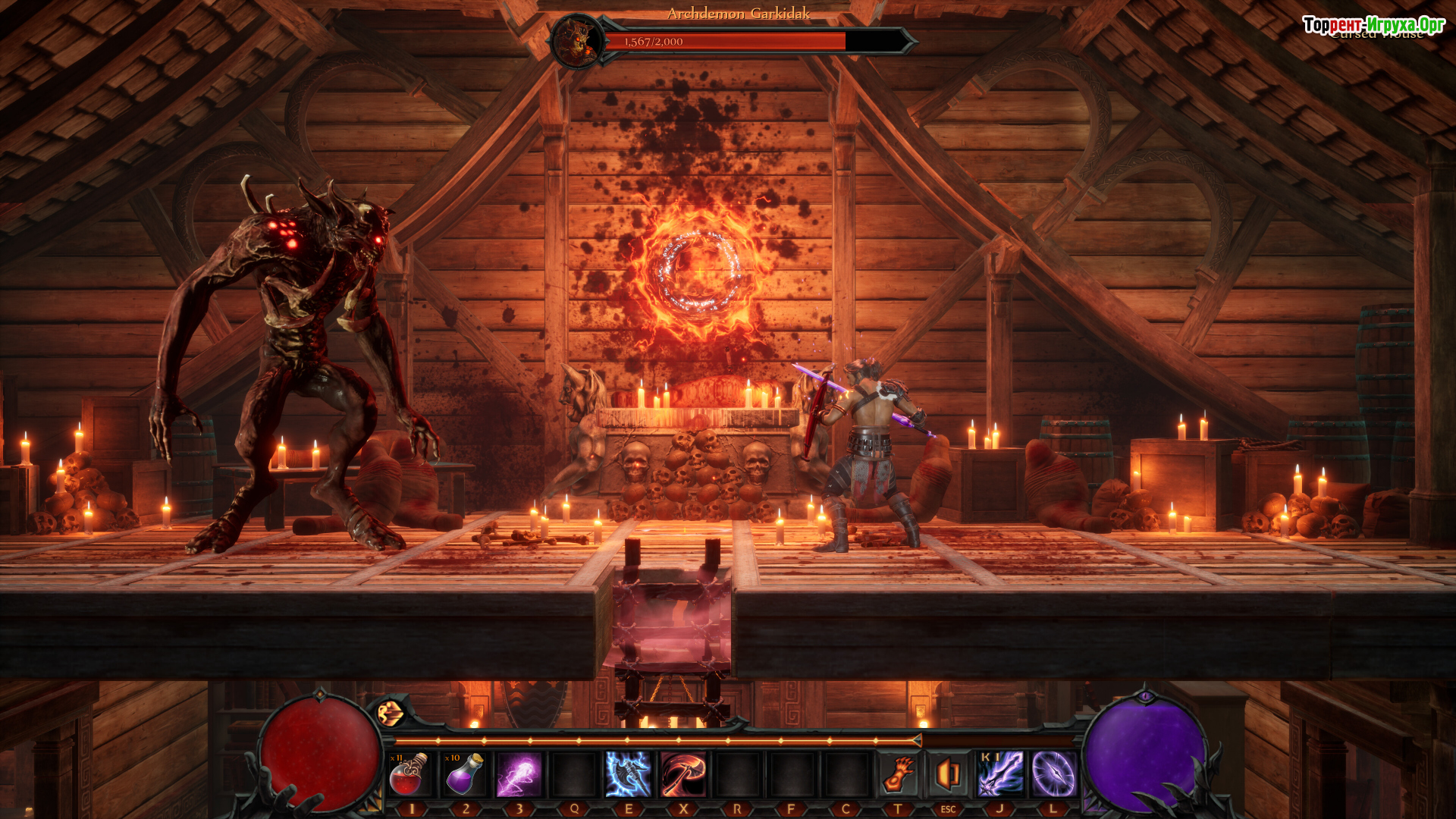Cast the lightning axe ability
1456x819 pixels.
(629, 774)
